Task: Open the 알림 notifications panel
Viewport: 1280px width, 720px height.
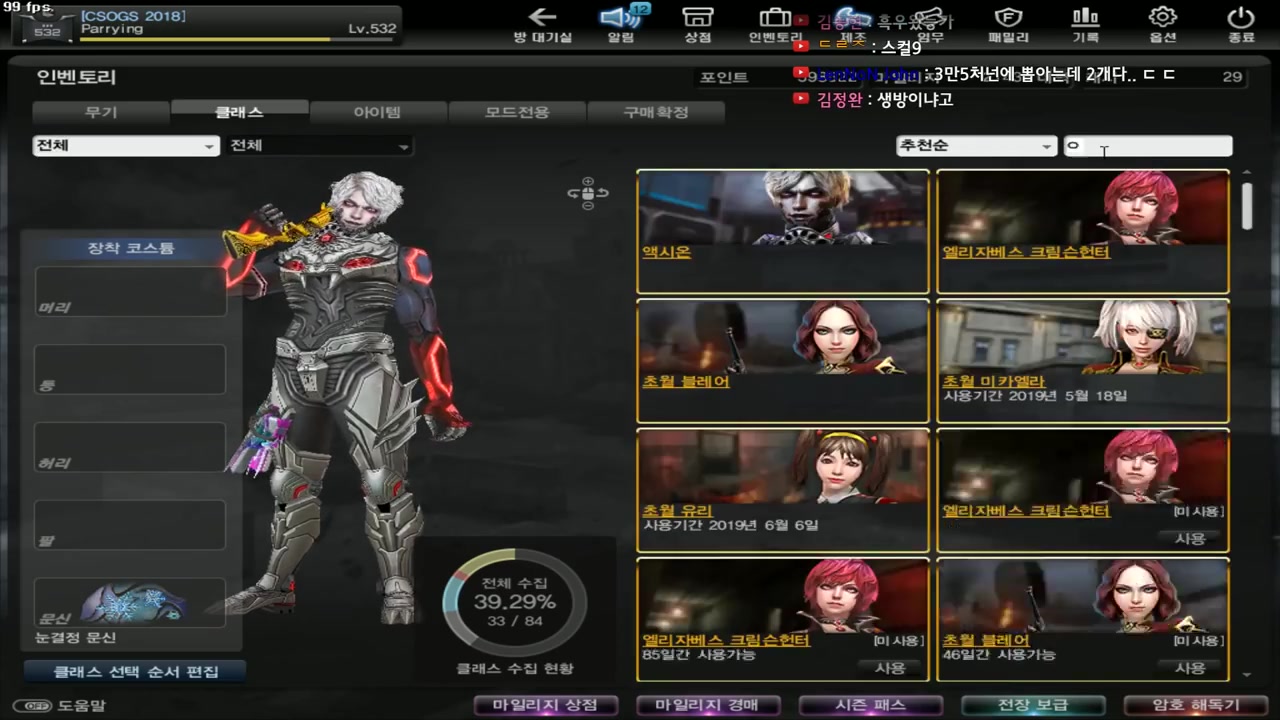Action: (x=622, y=25)
